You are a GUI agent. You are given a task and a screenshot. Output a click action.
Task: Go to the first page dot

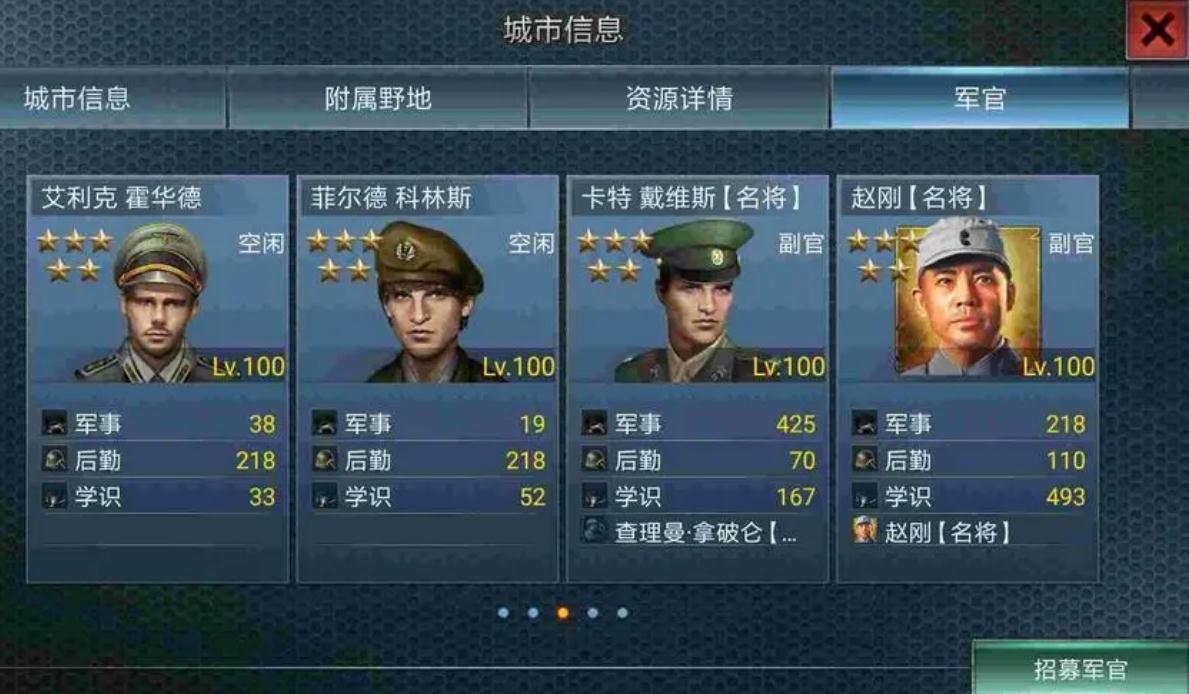coord(503,613)
